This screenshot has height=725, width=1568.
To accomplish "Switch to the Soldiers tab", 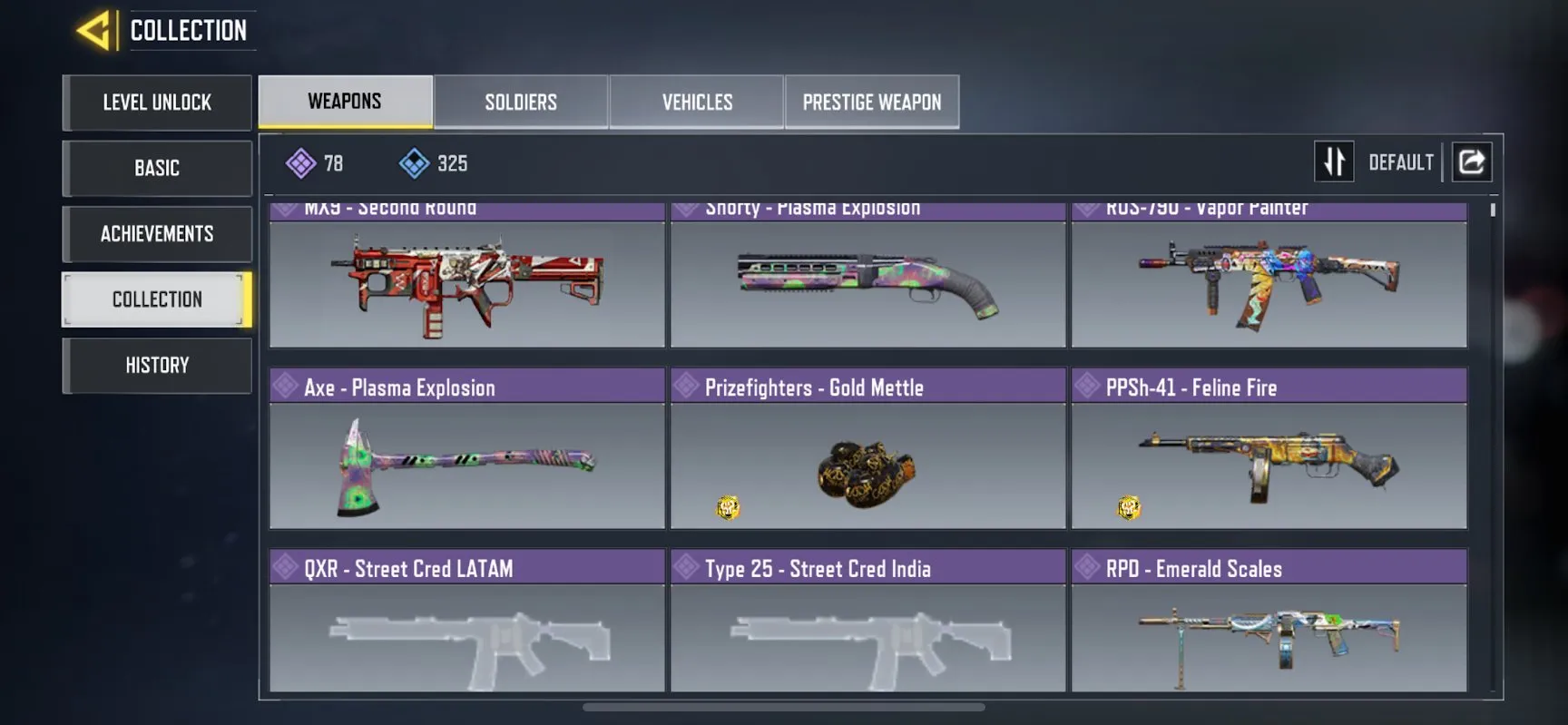I will pyautogui.click(x=521, y=102).
